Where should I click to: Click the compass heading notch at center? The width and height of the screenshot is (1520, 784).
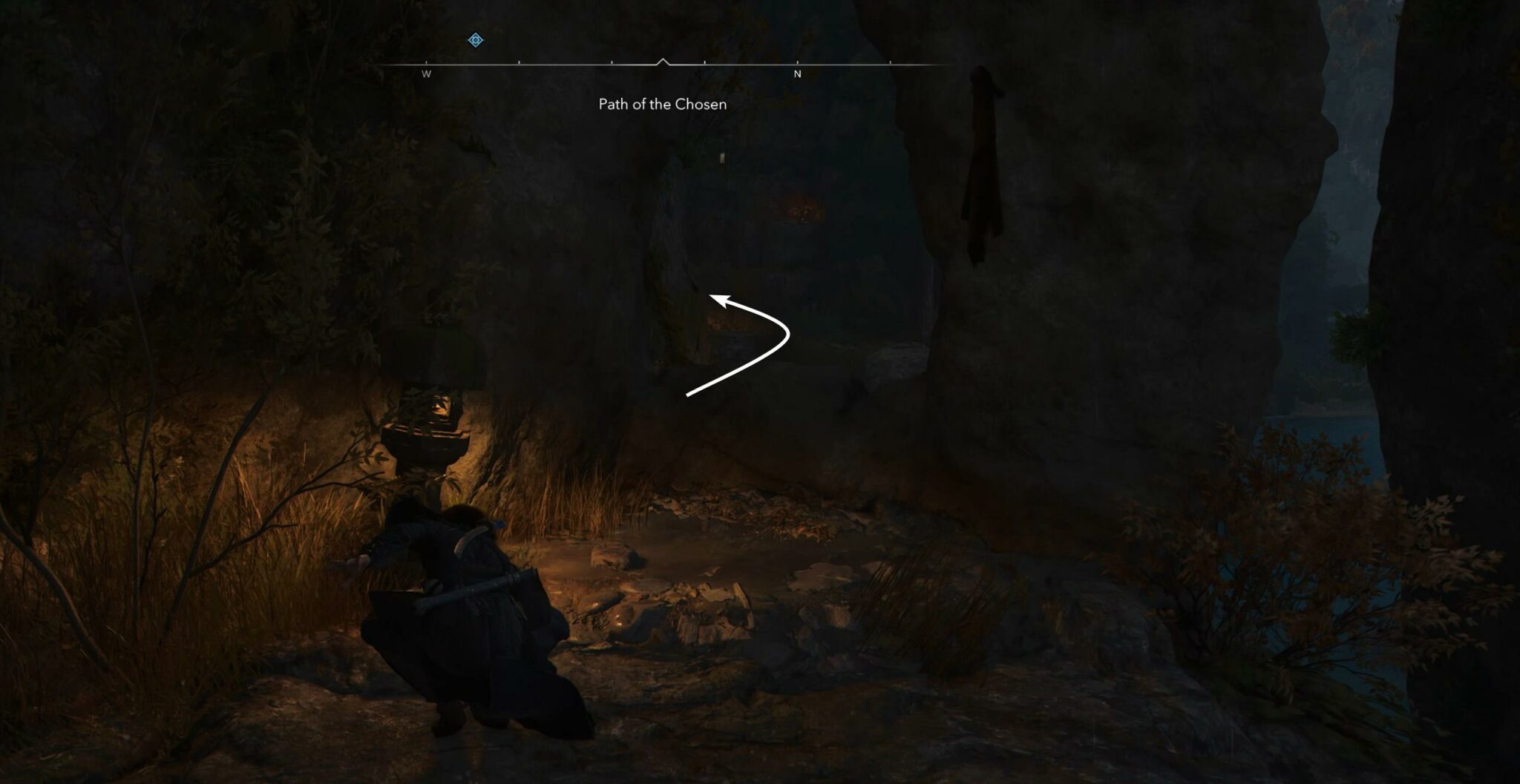664,62
